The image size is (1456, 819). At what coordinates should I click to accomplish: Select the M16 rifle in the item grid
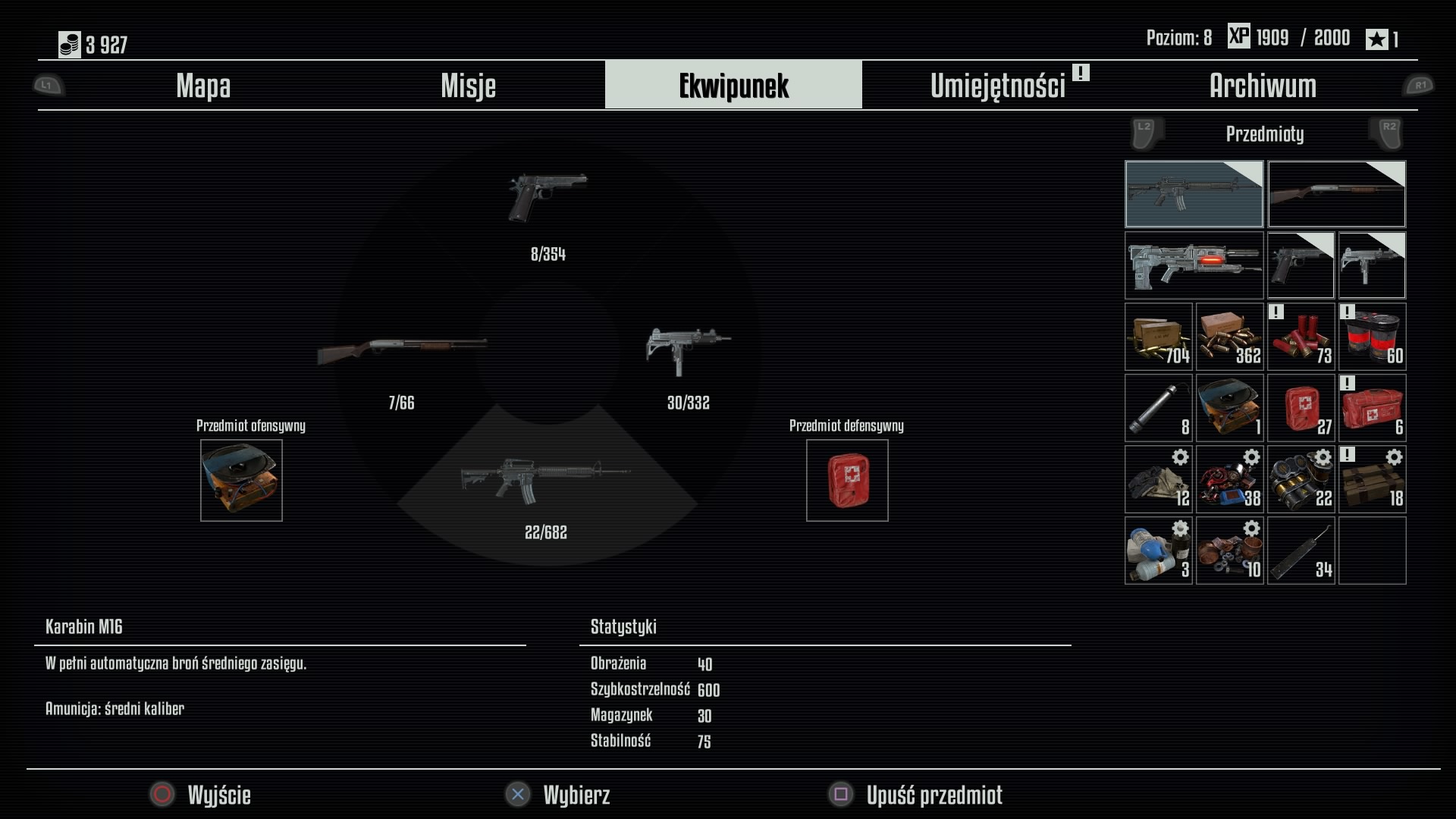[1194, 194]
